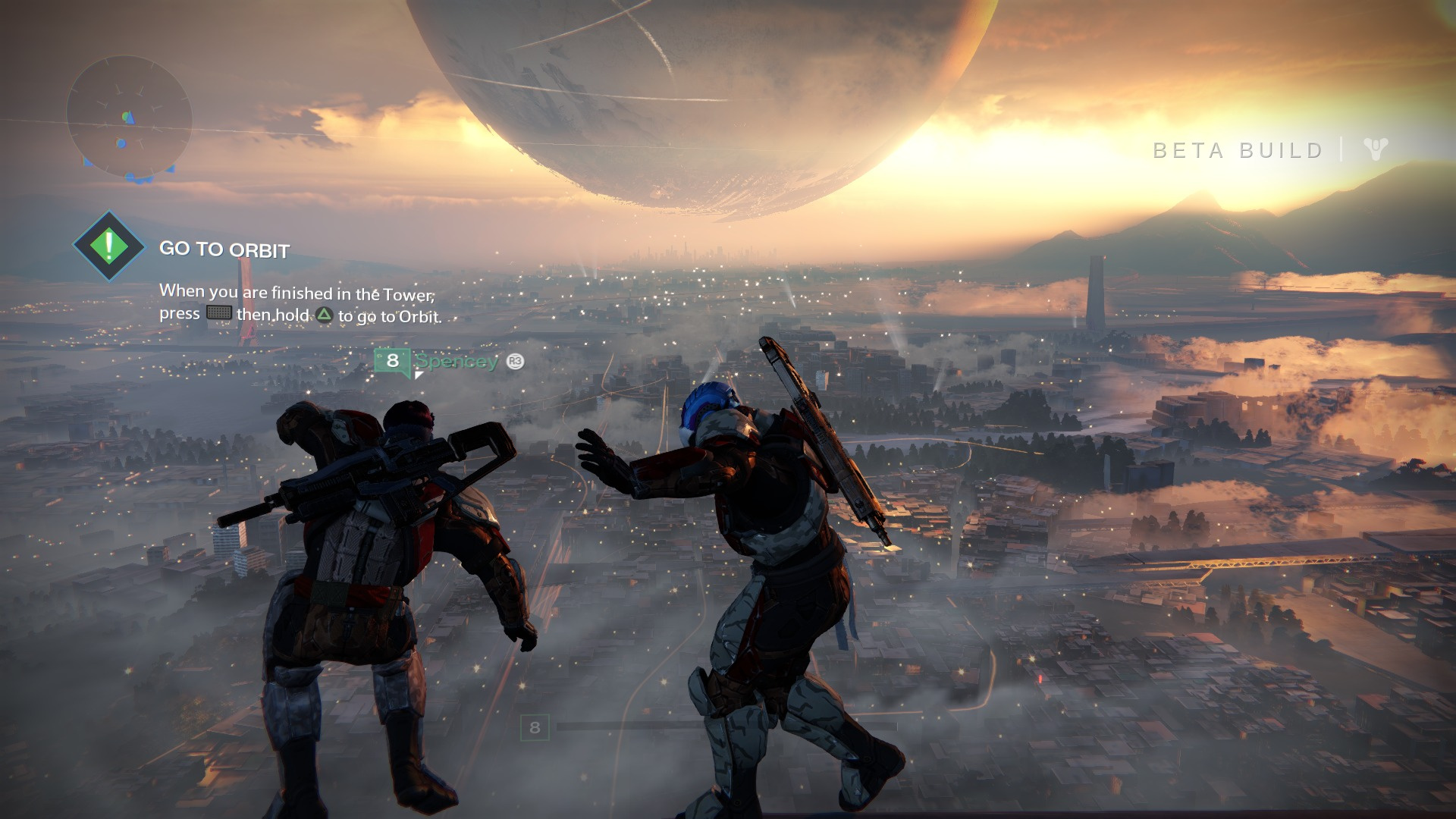
Task: Click the level 8 speech-bubble badge by Spencey
Action: (x=393, y=360)
